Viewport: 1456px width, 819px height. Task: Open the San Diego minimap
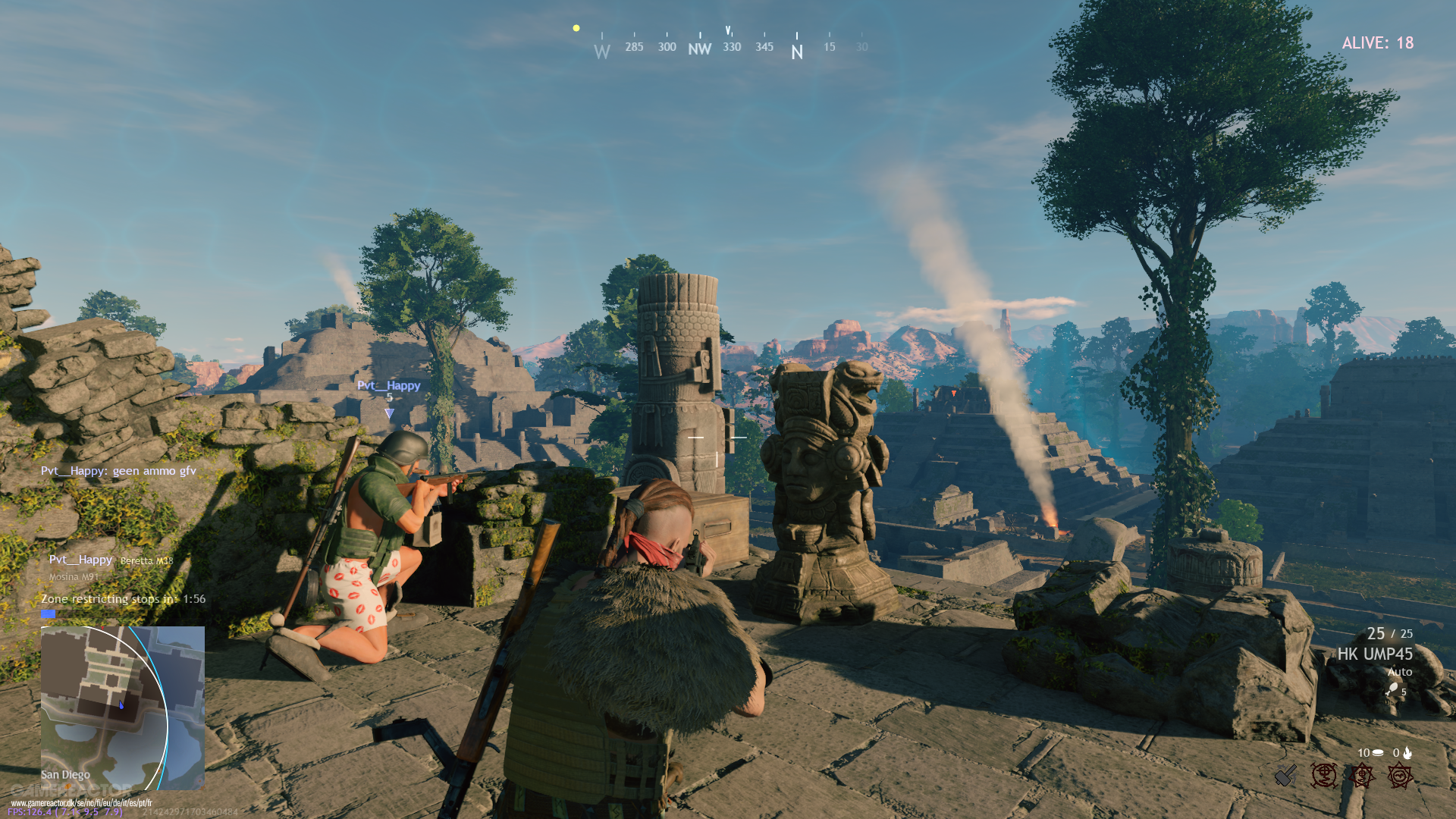tap(122, 708)
